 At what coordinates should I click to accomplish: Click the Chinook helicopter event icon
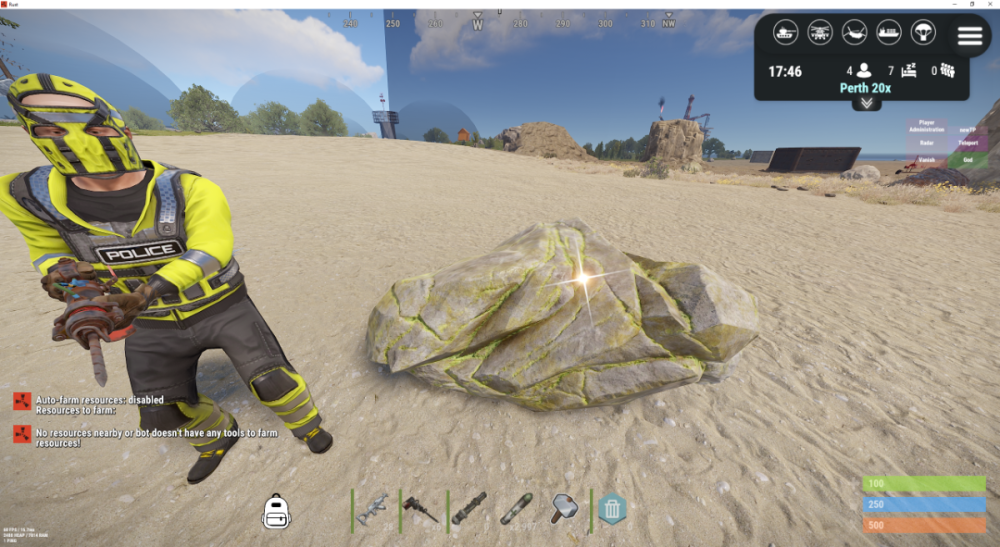tap(854, 33)
